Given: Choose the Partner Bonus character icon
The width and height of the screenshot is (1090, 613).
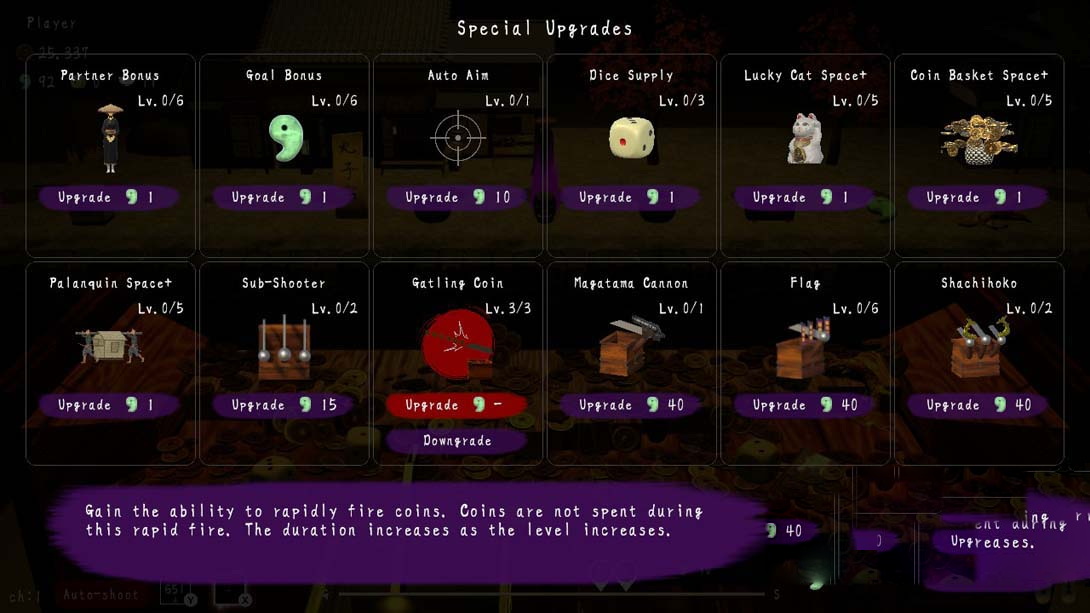Looking at the screenshot, I should [x=110, y=138].
